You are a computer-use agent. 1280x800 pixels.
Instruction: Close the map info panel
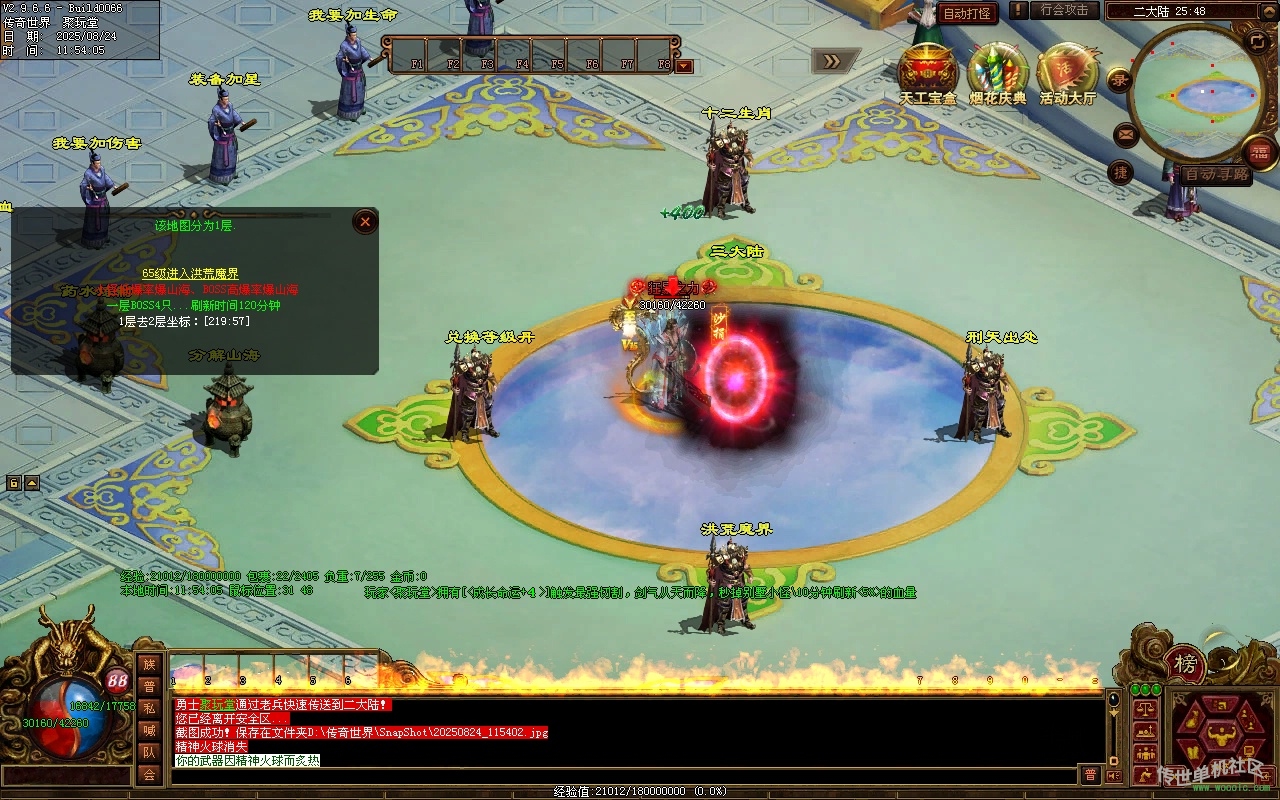366,222
